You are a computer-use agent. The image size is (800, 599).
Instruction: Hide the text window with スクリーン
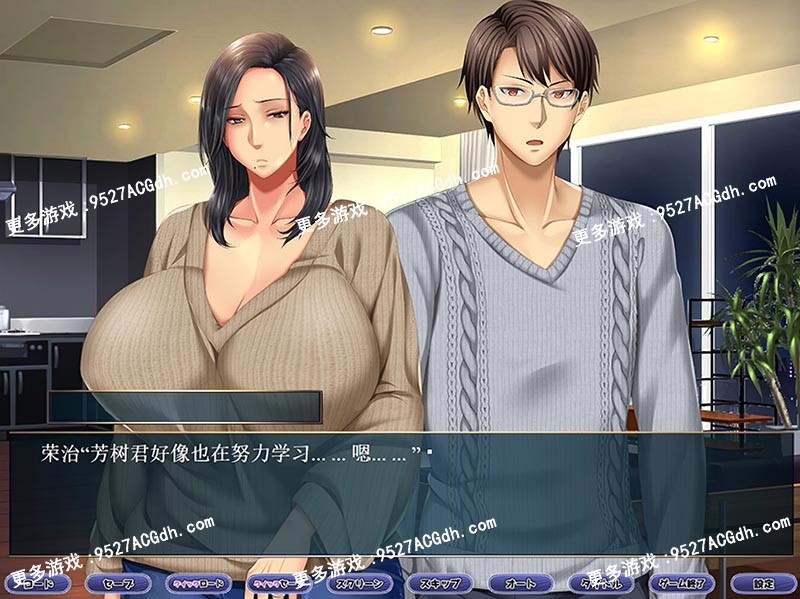[359, 582]
